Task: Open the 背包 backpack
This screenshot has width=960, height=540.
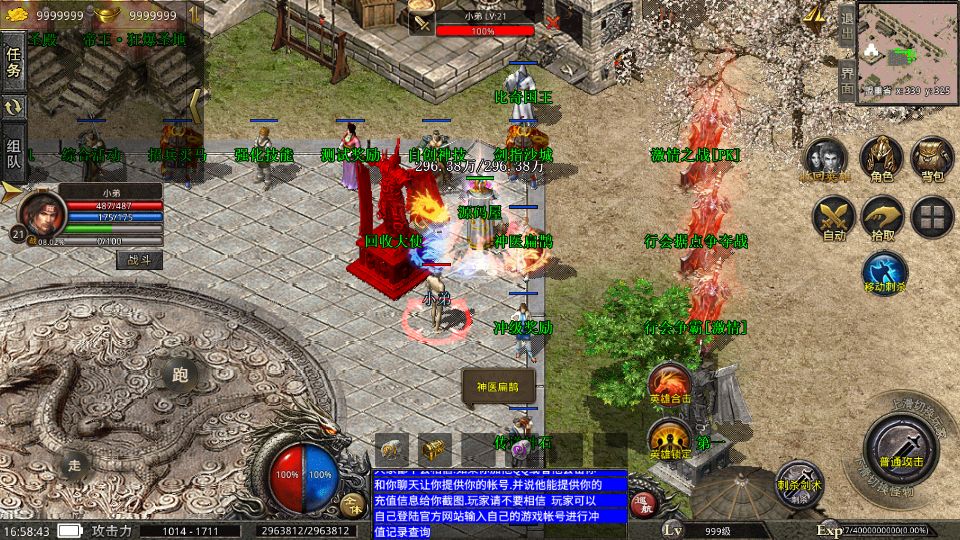Action: coord(932,160)
